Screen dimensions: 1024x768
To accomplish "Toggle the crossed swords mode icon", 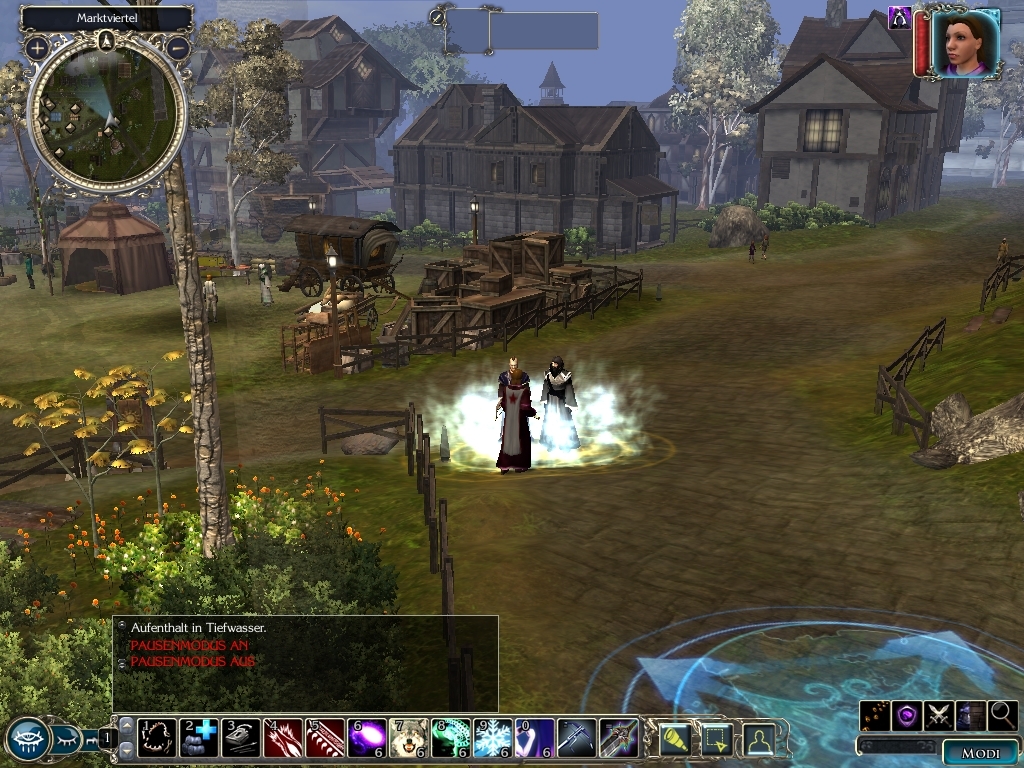I will 939,715.
